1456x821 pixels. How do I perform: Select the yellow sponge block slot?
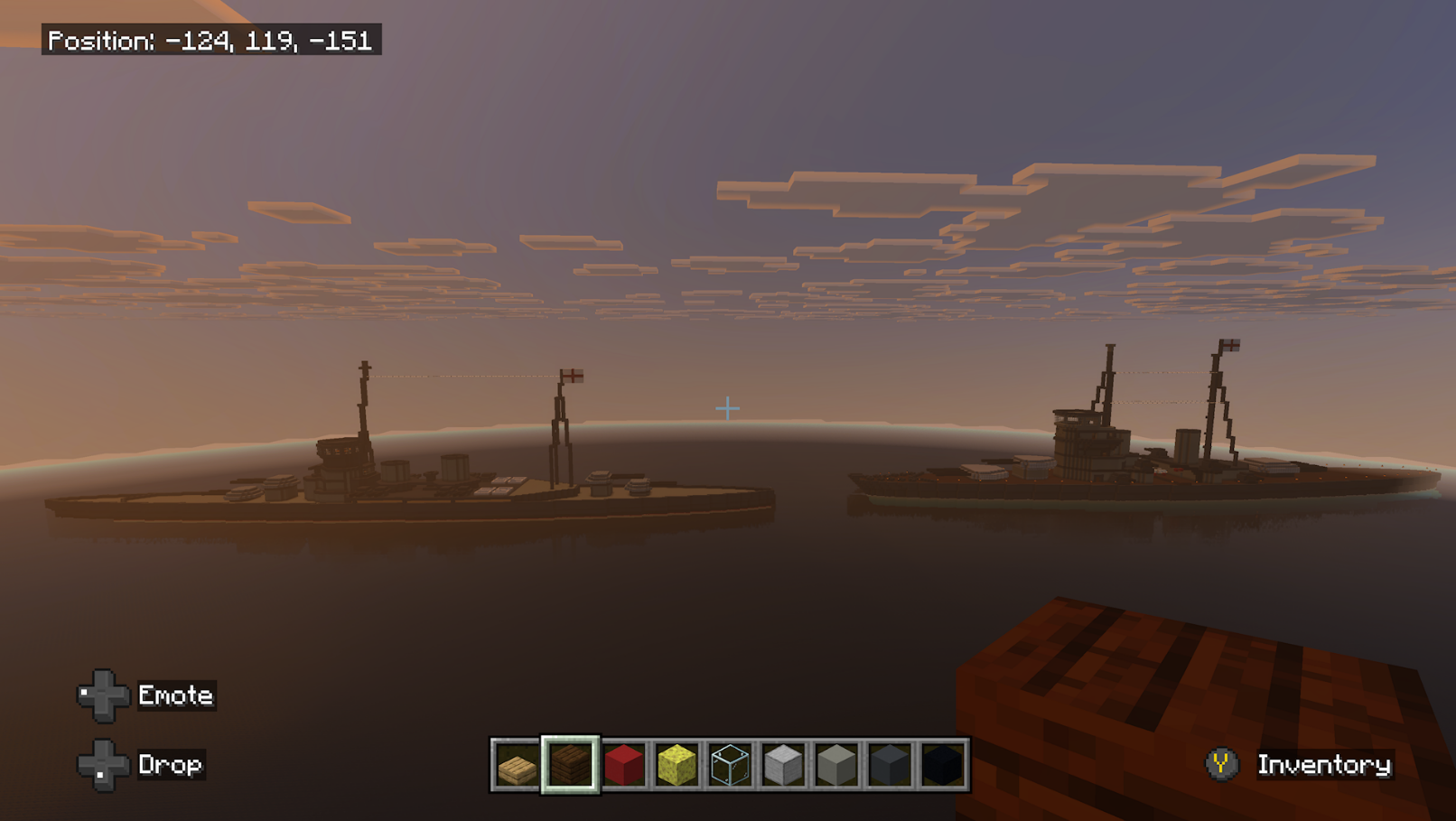pyautogui.click(x=677, y=766)
